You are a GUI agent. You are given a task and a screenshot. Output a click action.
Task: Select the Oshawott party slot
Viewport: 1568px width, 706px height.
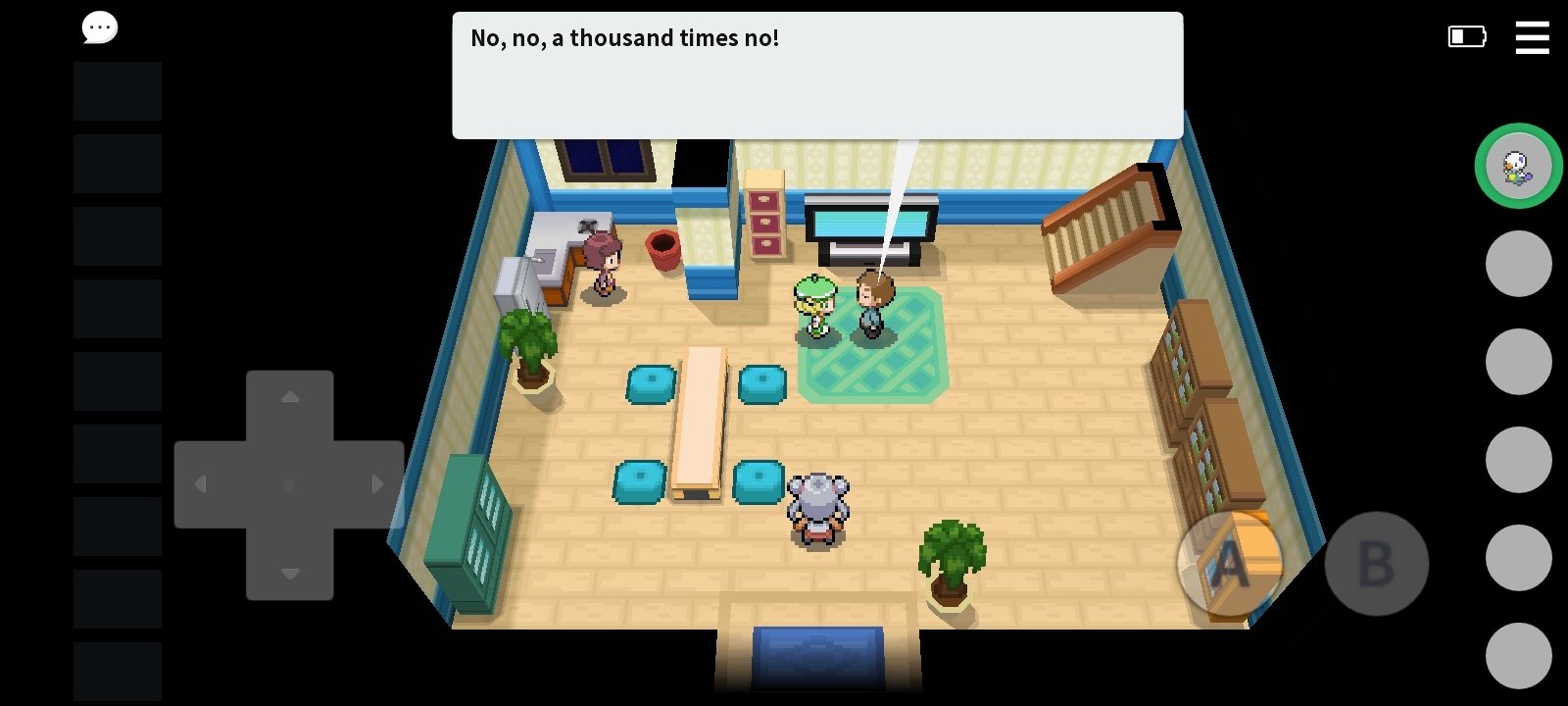(x=1518, y=166)
